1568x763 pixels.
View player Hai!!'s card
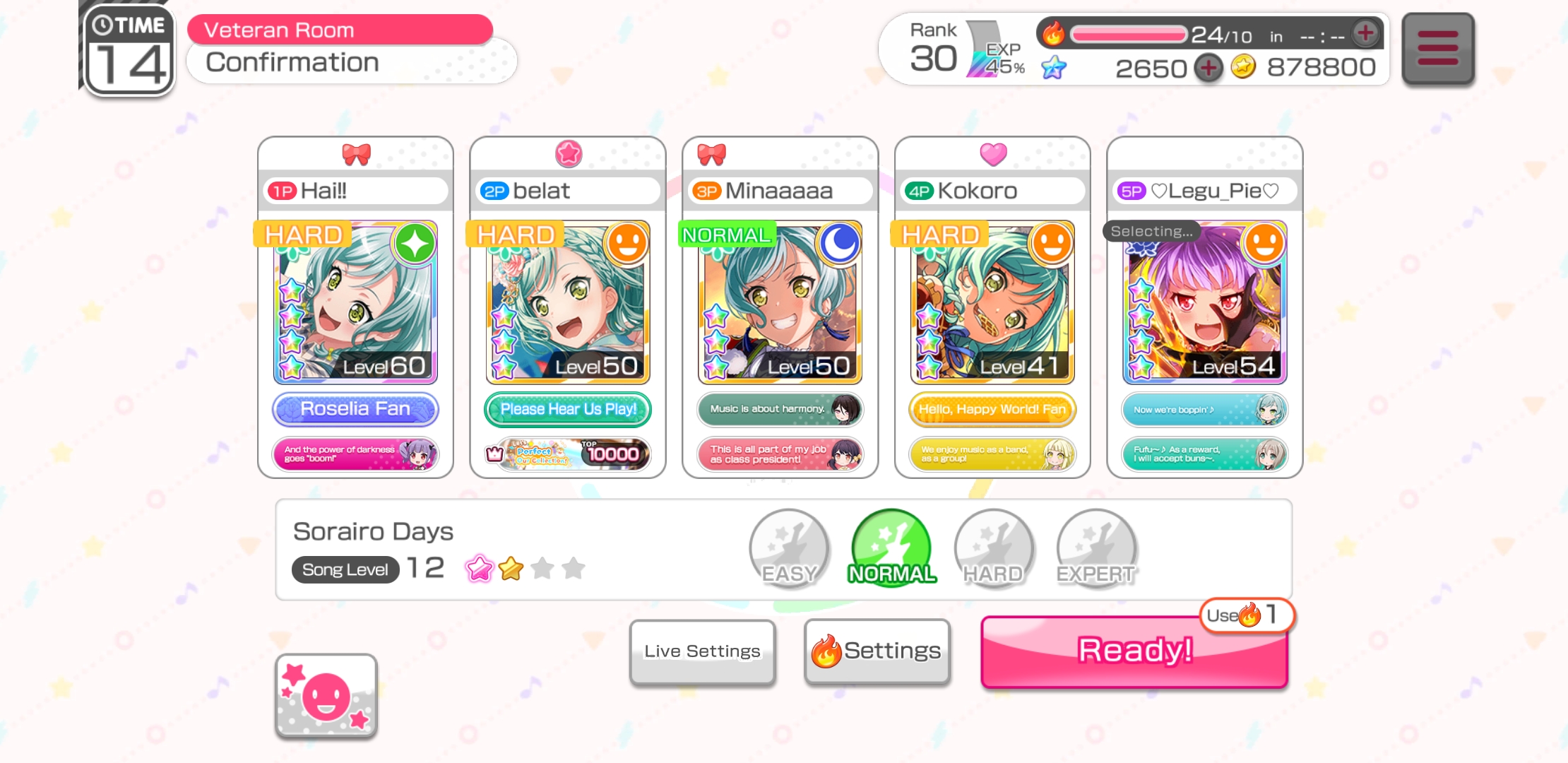coord(355,303)
